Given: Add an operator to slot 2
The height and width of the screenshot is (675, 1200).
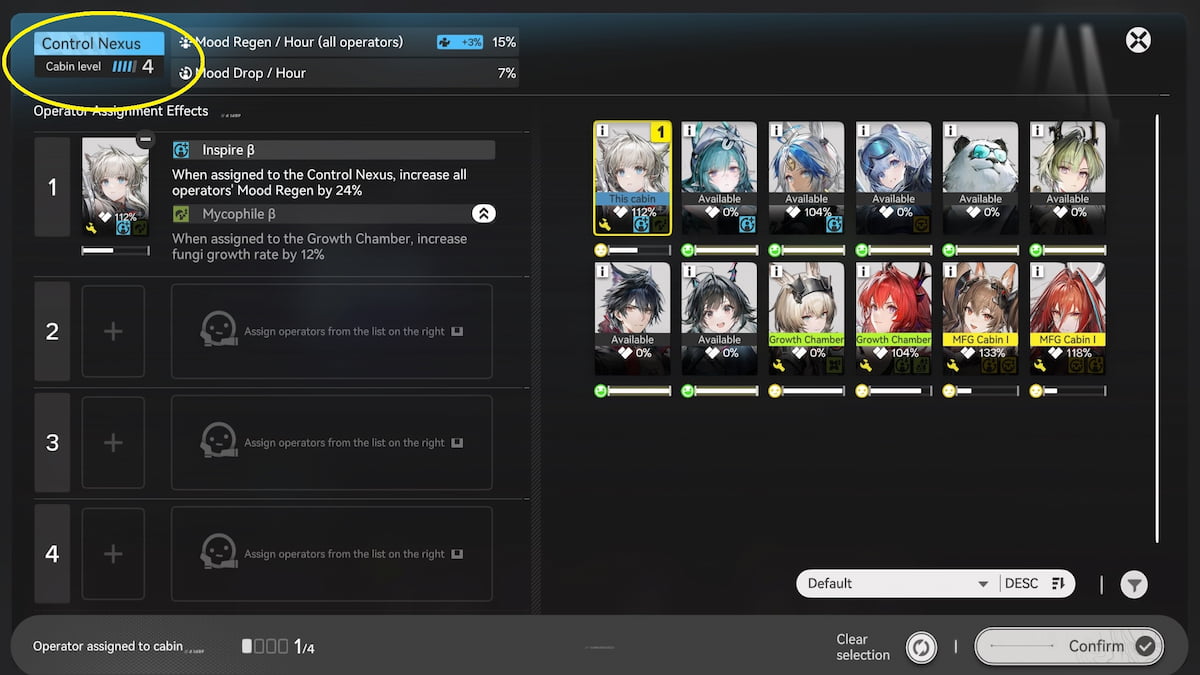Looking at the screenshot, I should 113,331.
